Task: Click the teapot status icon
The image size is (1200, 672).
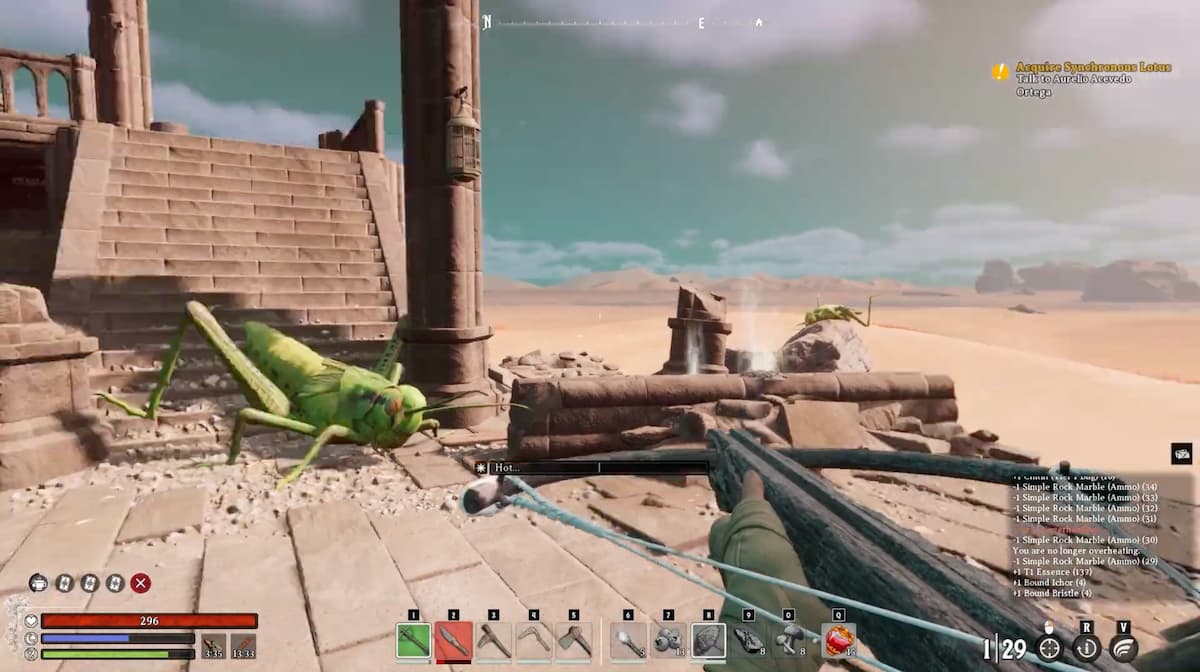Action: tap(38, 583)
